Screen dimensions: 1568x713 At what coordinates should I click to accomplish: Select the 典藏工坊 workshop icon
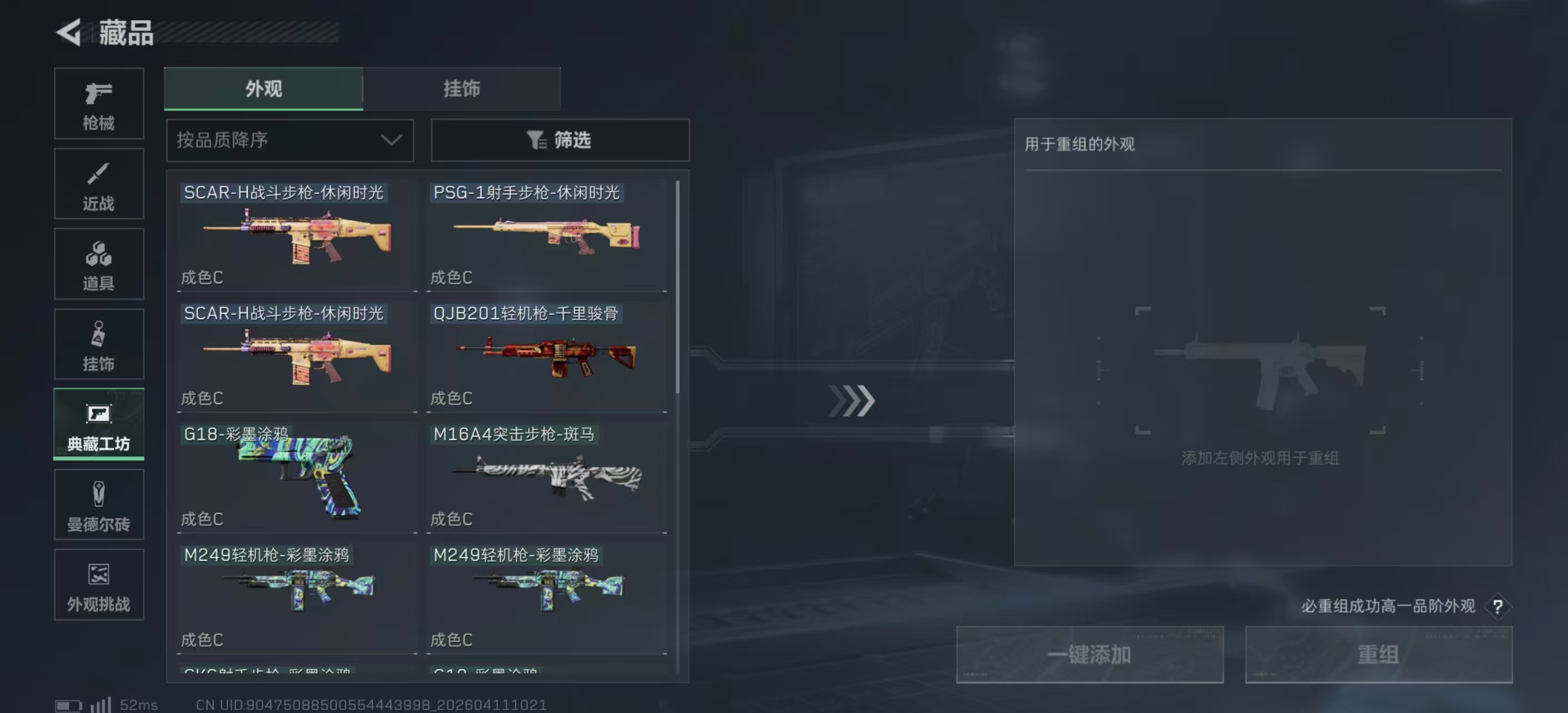pos(99,424)
